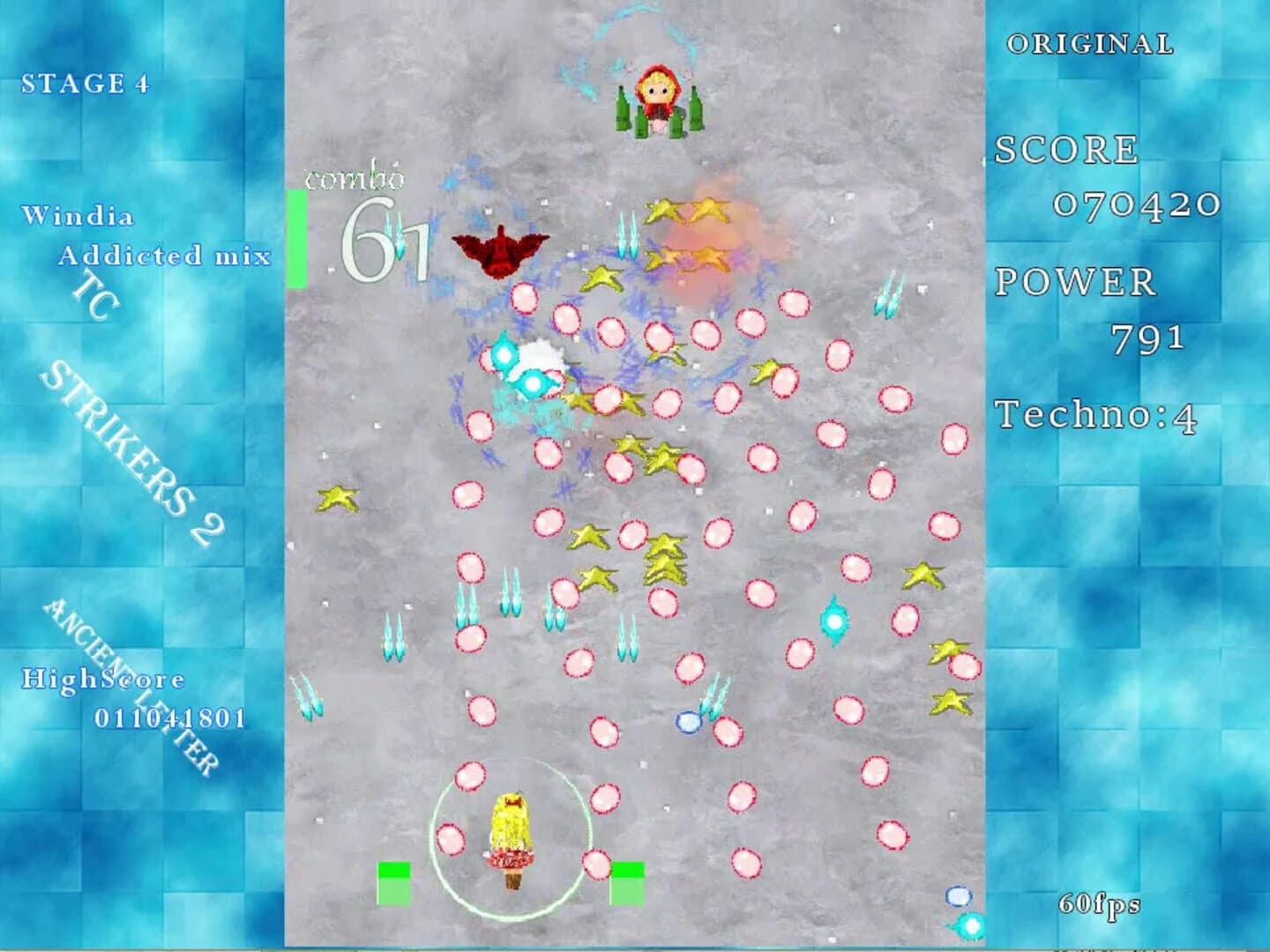This screenshot has width=1270, height=952.
Task: Click the ORIGINAL mode label
Action: (x=1089, y=42)
